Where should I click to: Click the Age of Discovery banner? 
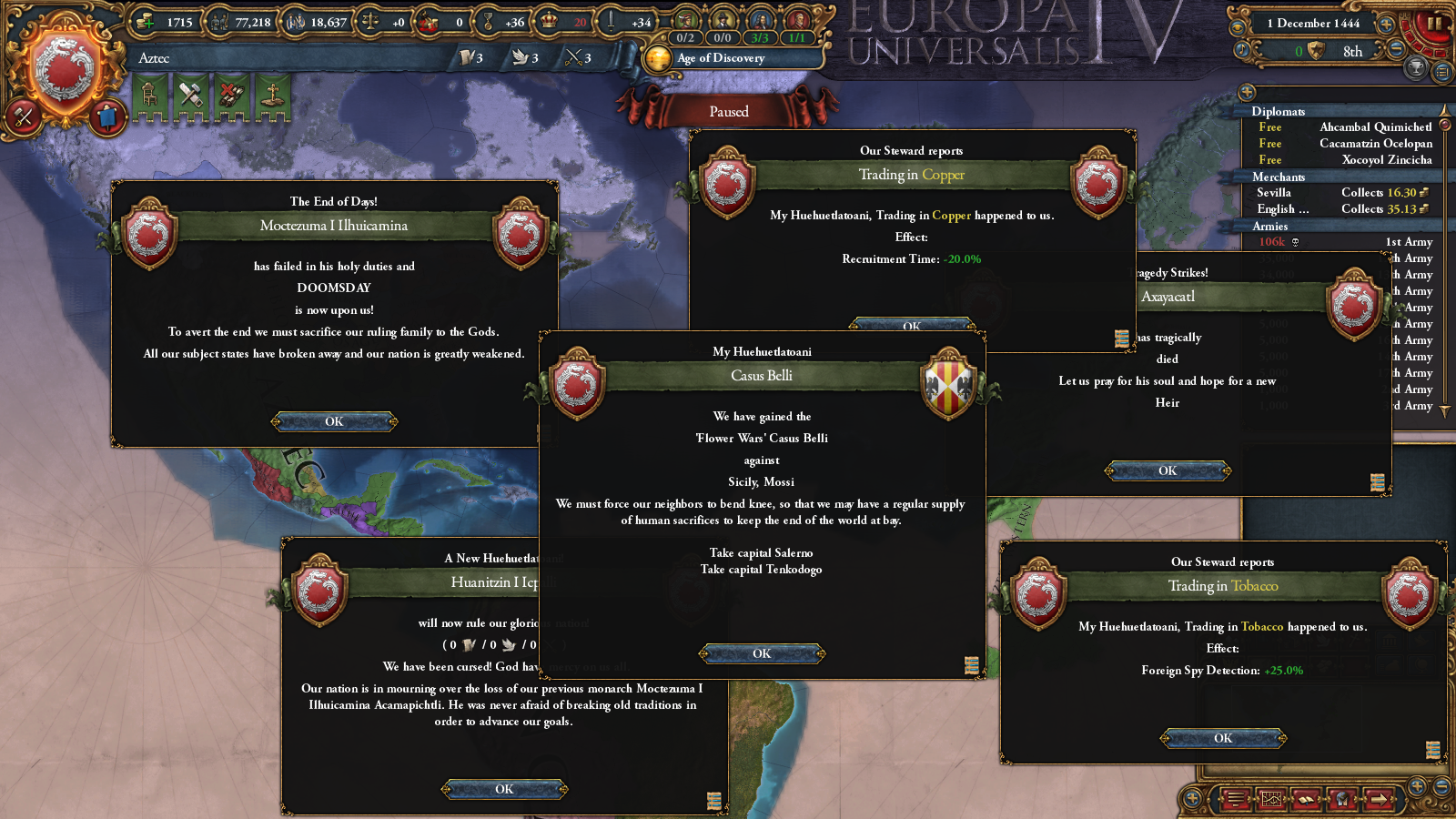click(728, 58)
